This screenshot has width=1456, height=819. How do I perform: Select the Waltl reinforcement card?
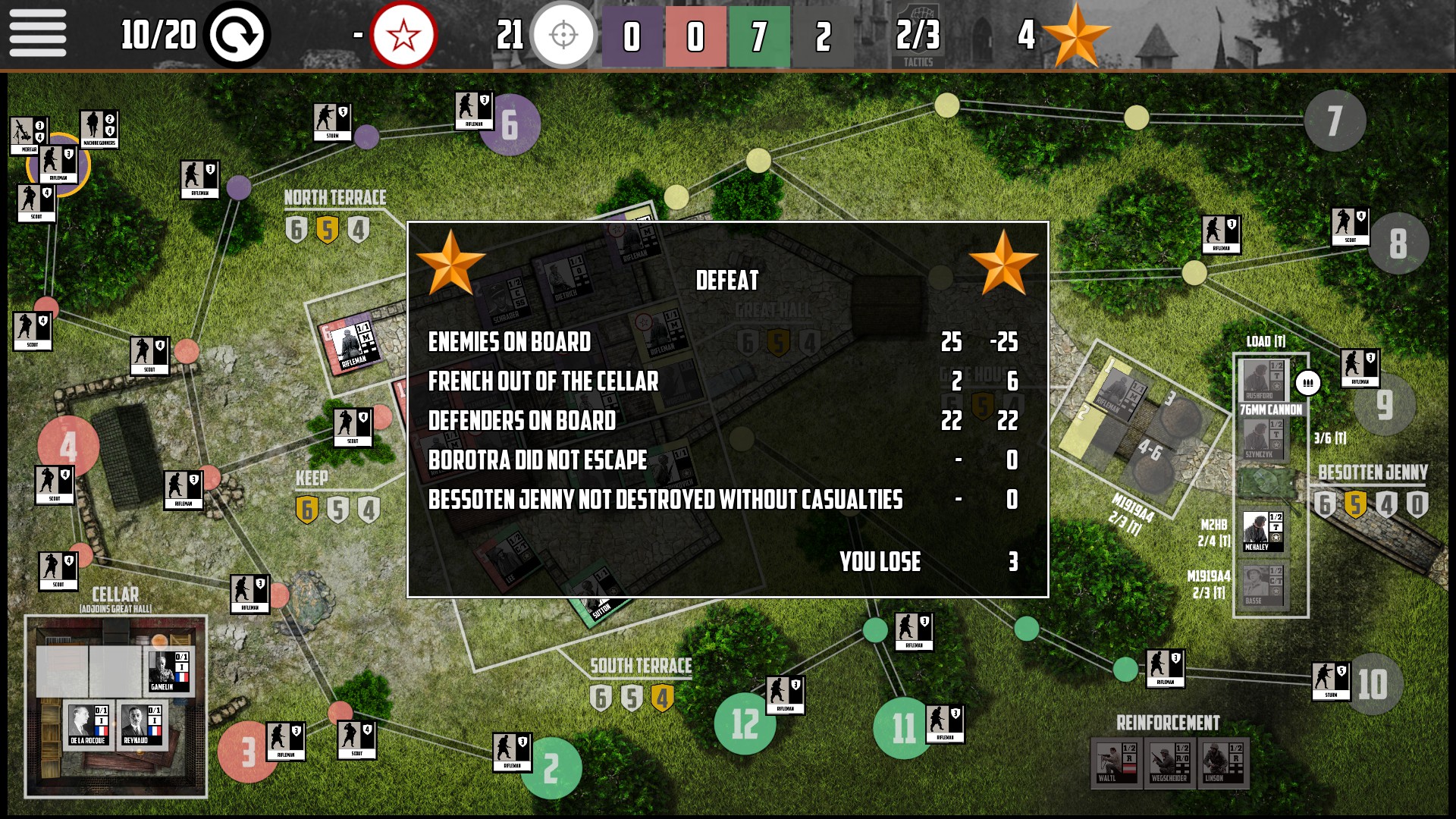point(1116,763)
